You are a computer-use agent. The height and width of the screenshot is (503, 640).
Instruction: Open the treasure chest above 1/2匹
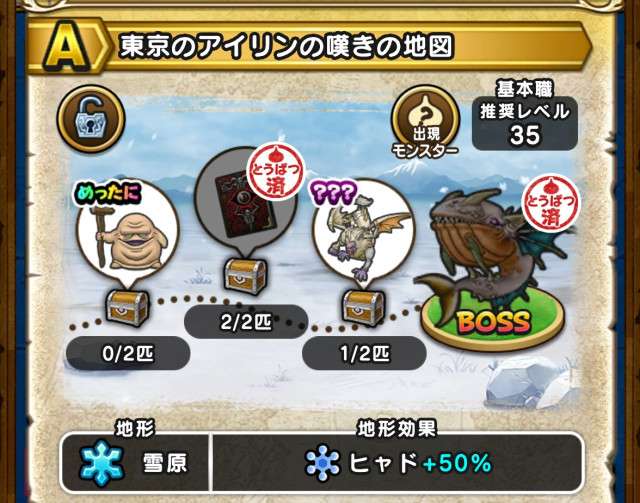(361, 304)
